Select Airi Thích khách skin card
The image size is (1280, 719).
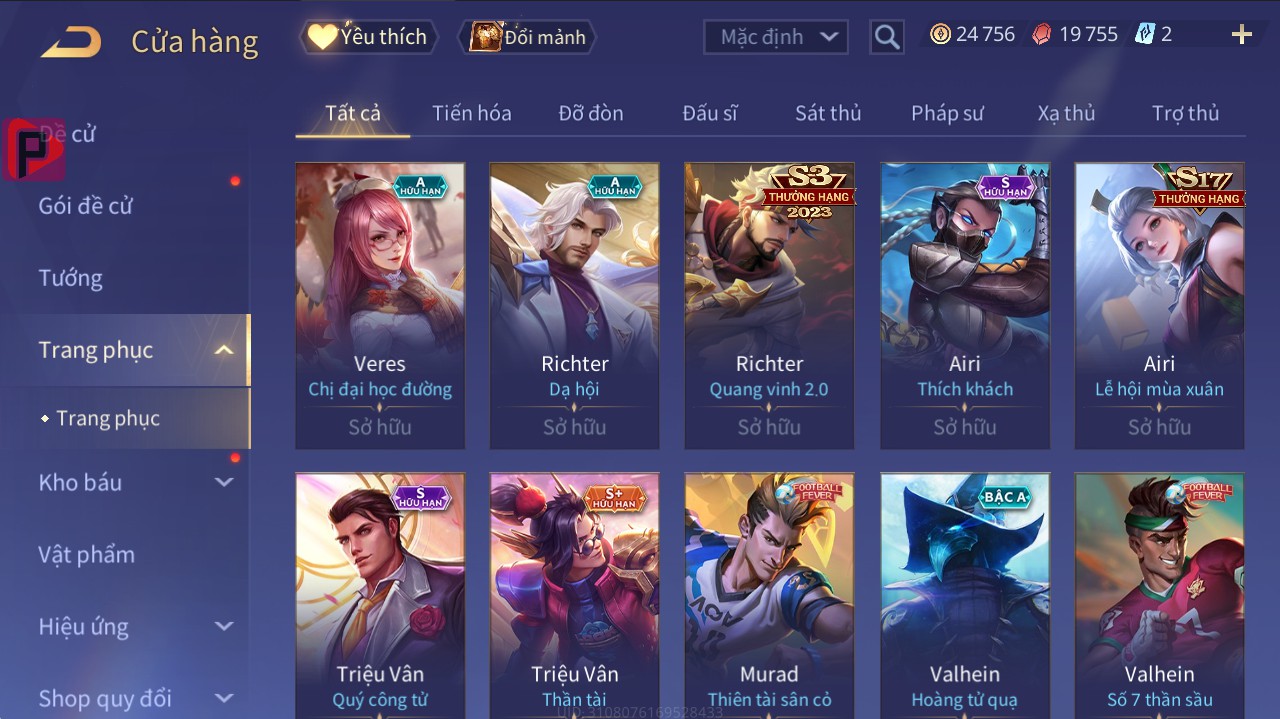965,305
